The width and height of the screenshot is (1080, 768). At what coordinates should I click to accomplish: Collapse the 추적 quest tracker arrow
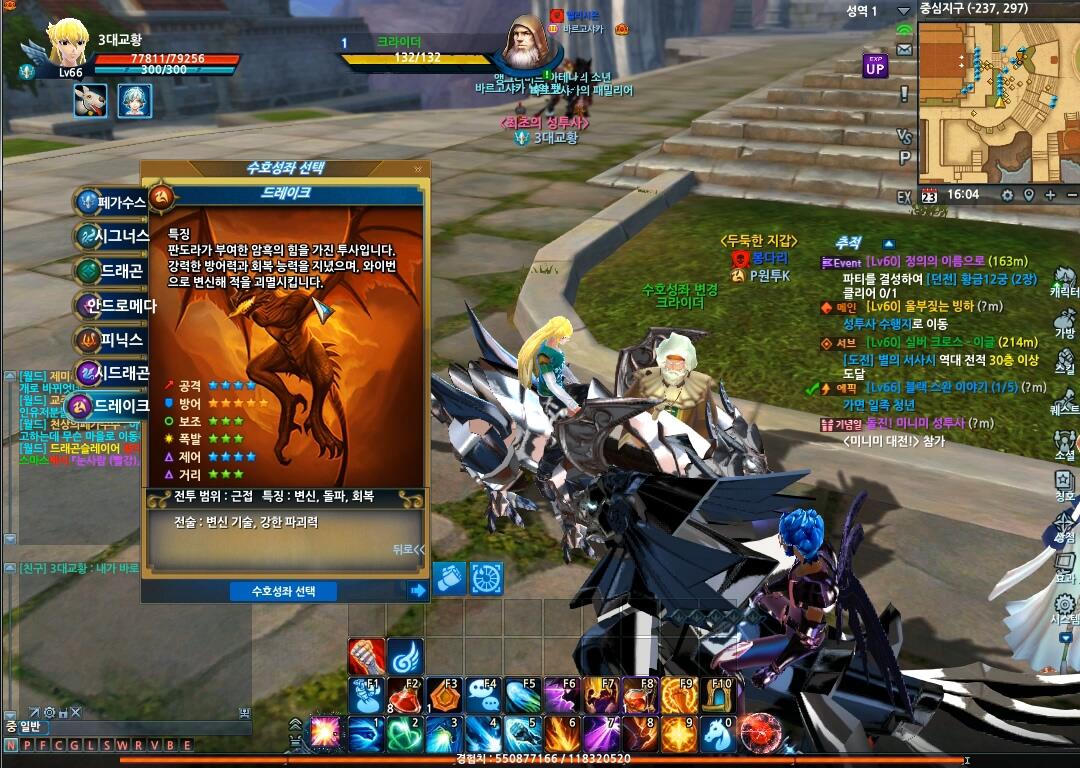coord(887,243)
